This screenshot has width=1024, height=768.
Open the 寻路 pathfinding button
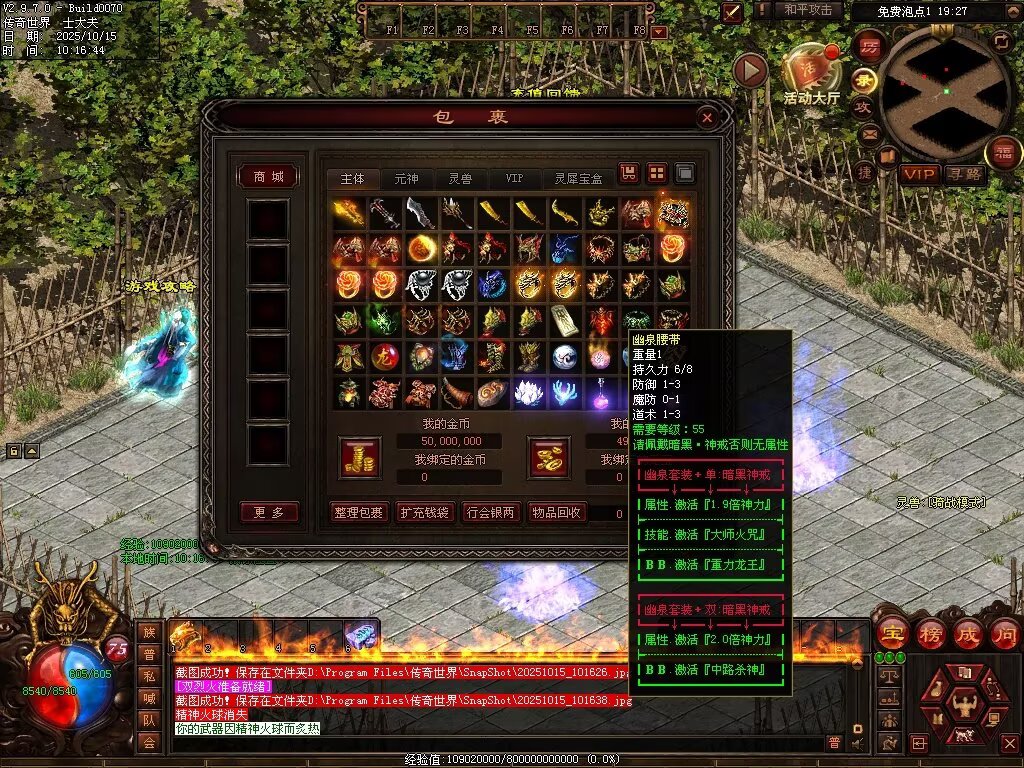click(964, 174)
